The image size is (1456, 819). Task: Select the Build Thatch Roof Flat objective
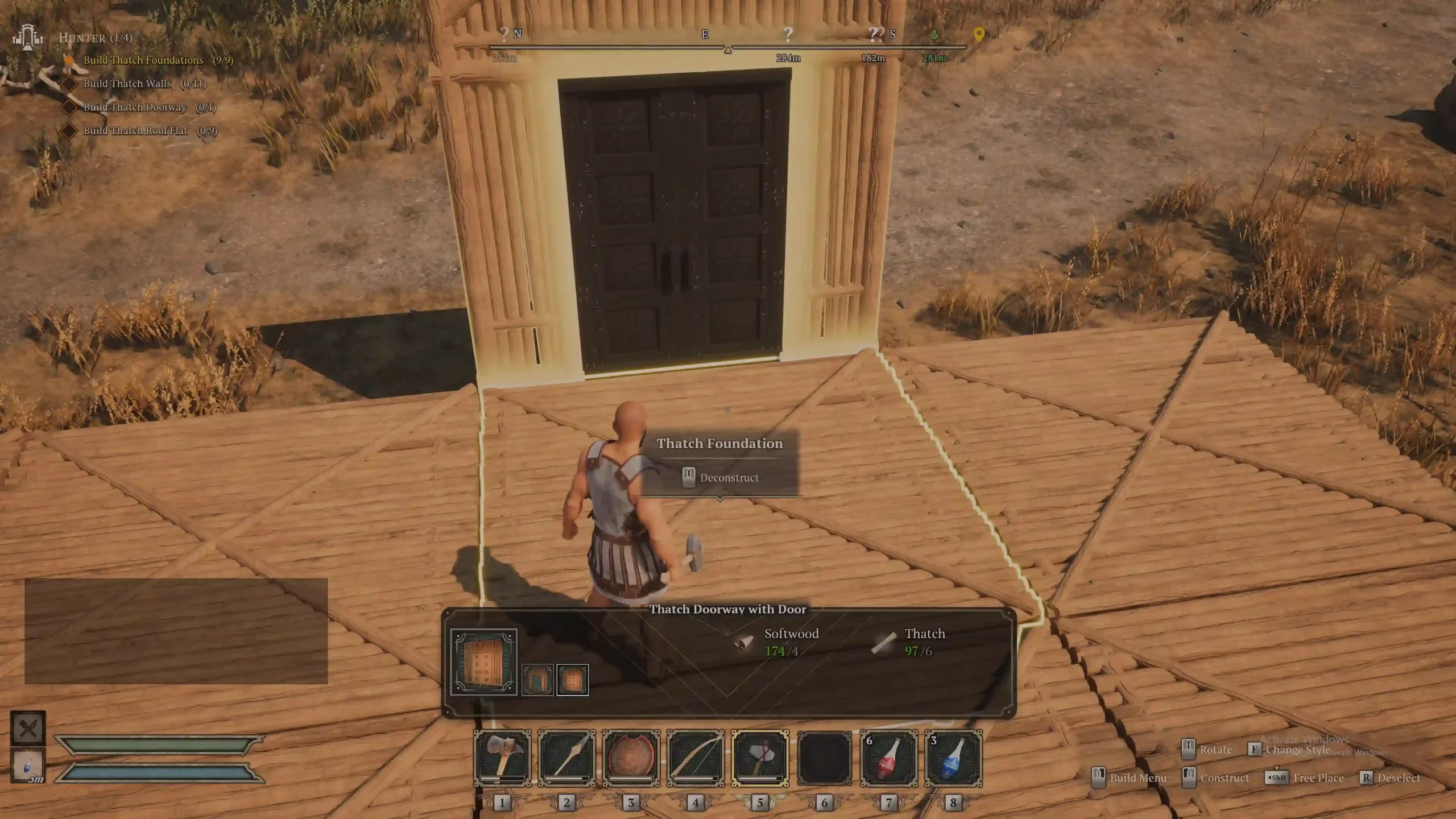point(135,131)
